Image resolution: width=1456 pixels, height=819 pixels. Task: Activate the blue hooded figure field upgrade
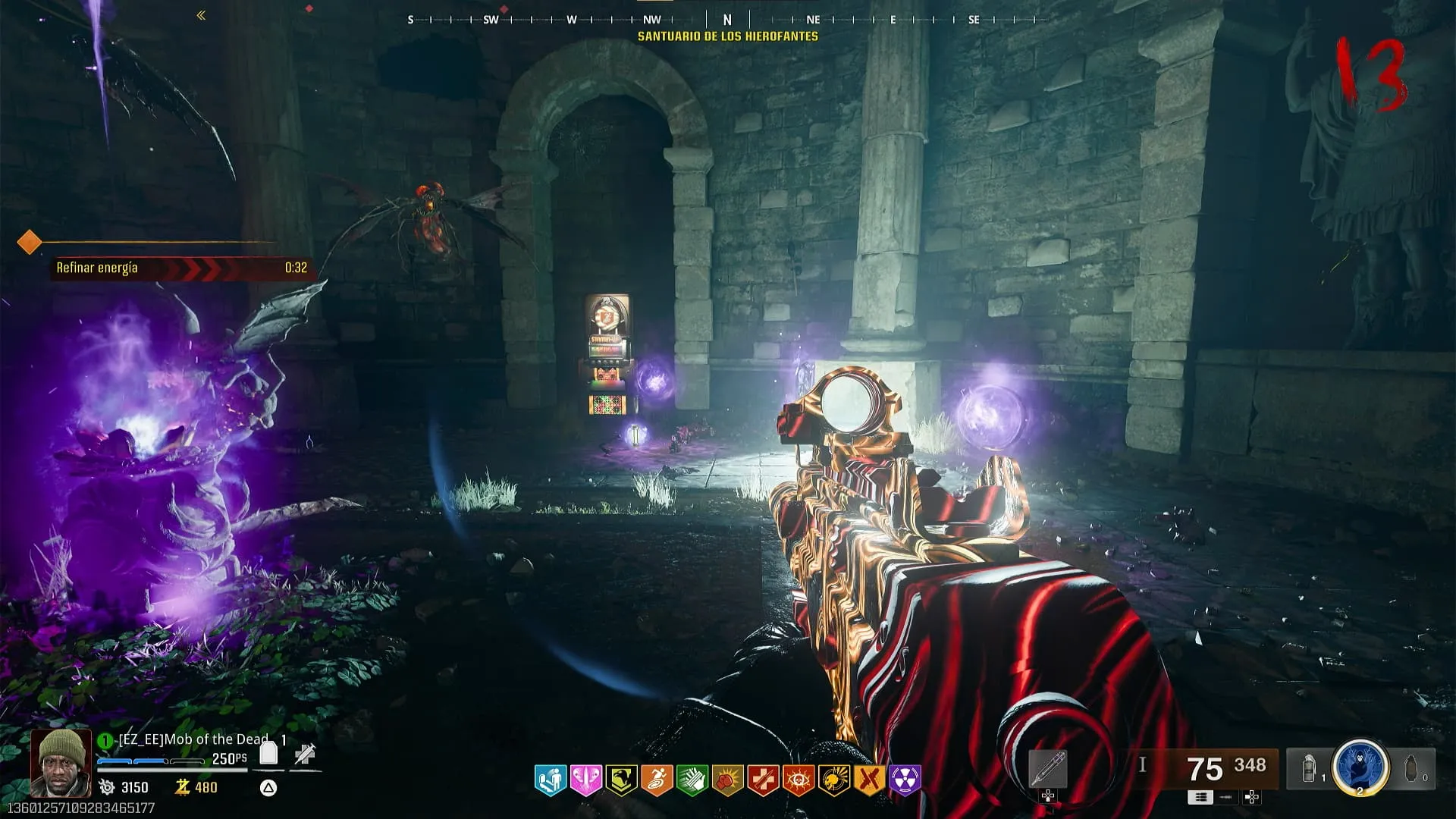[x=1360, y=766]
